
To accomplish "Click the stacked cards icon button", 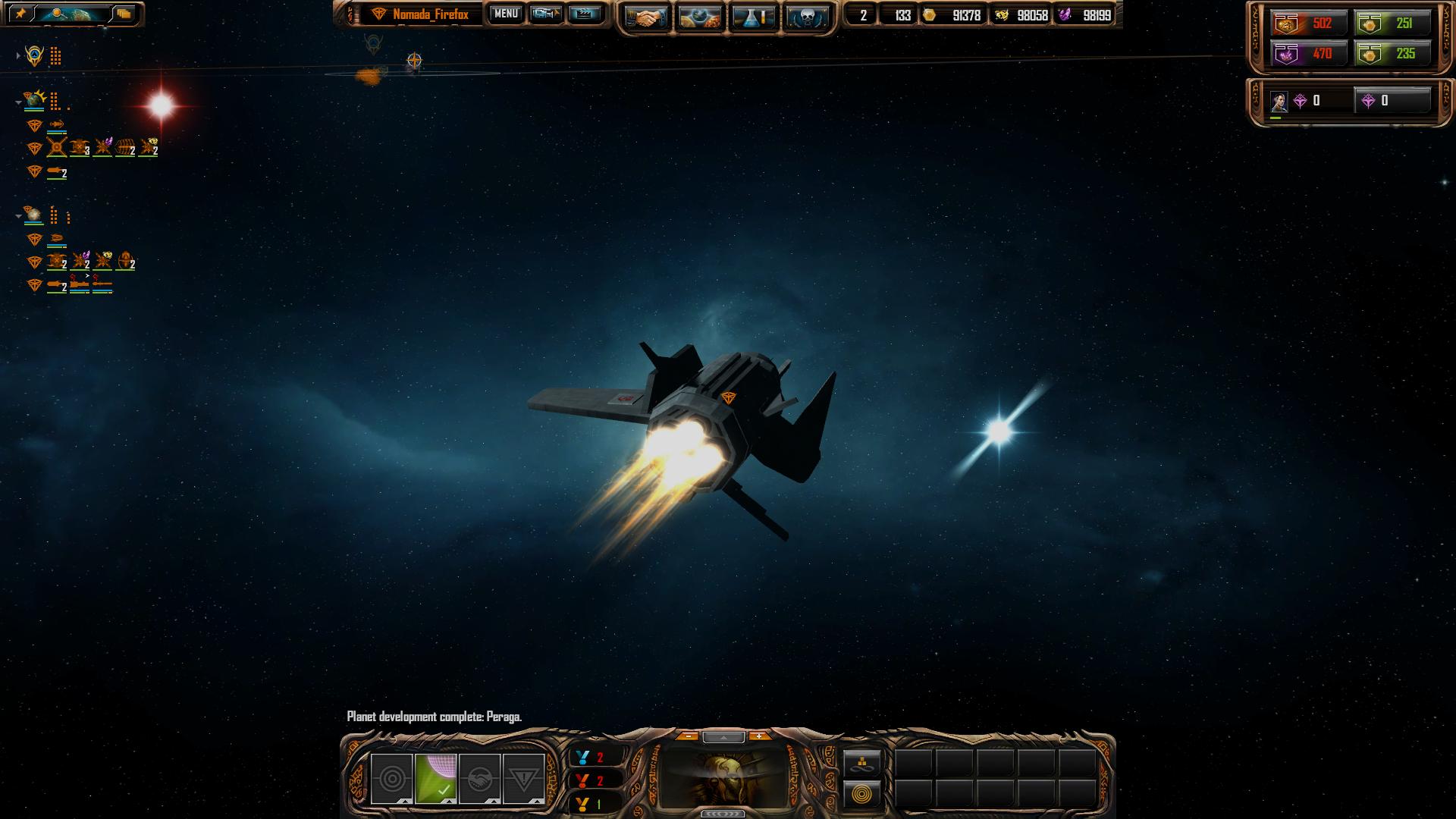I will (x=123, y=14).
